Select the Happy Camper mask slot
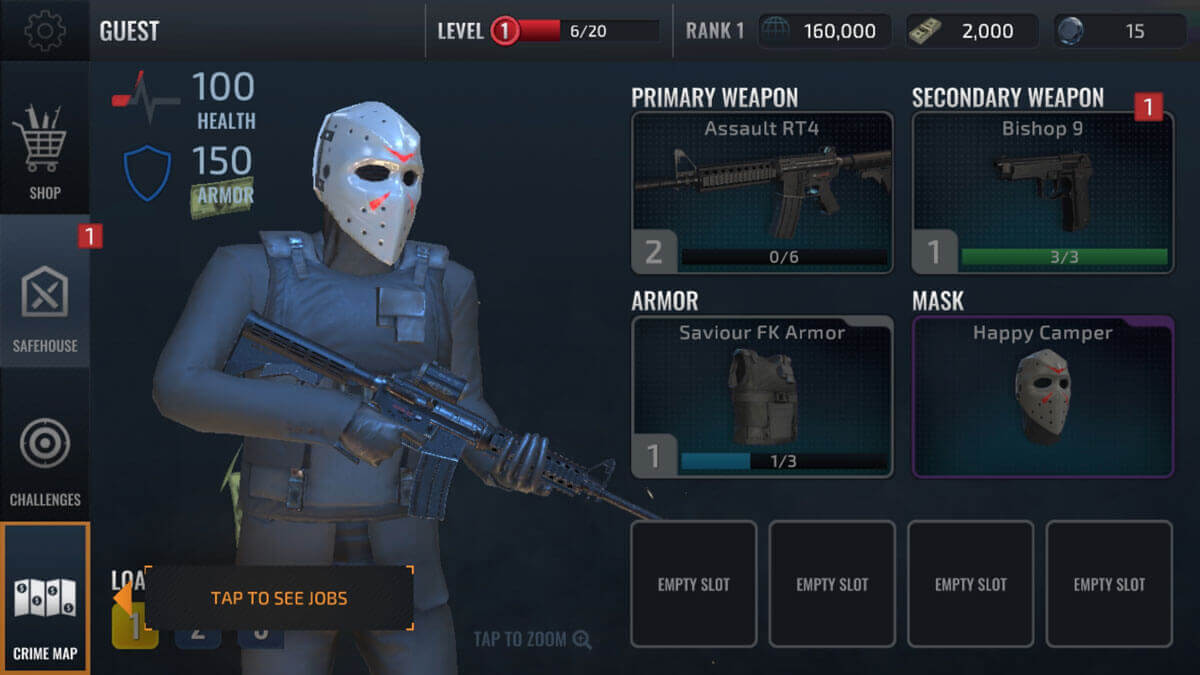 (1042, 397)
